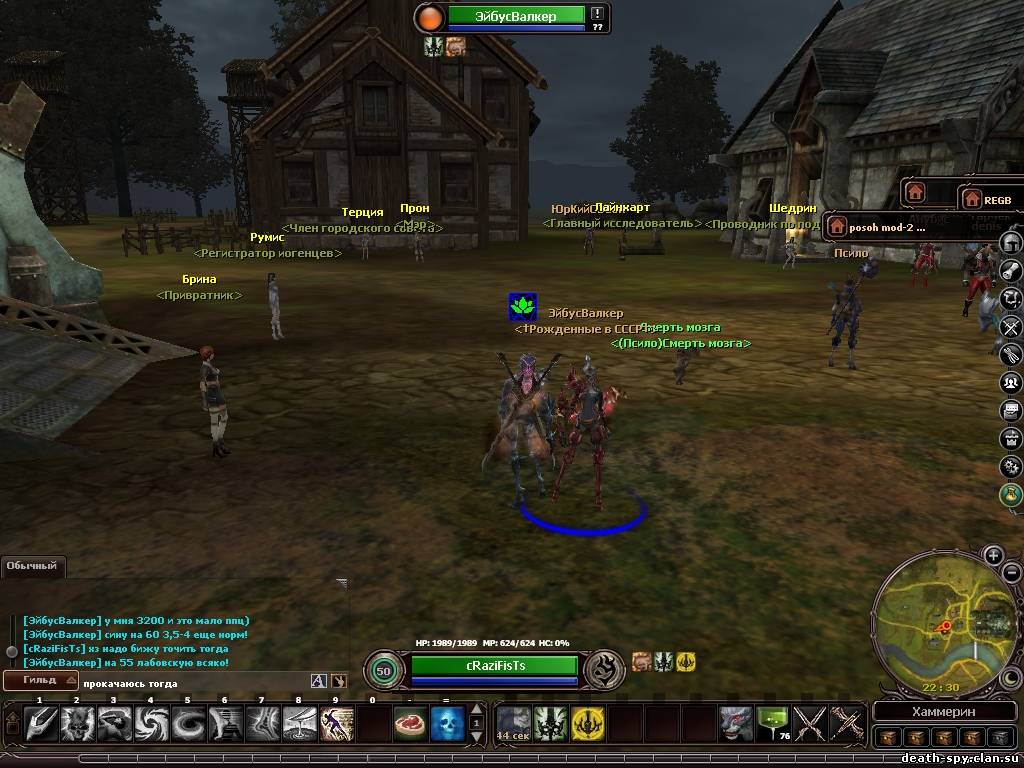Use the raw meat item in hotbar
This screenshot has height=768, width=1024.
click(410, 723)
